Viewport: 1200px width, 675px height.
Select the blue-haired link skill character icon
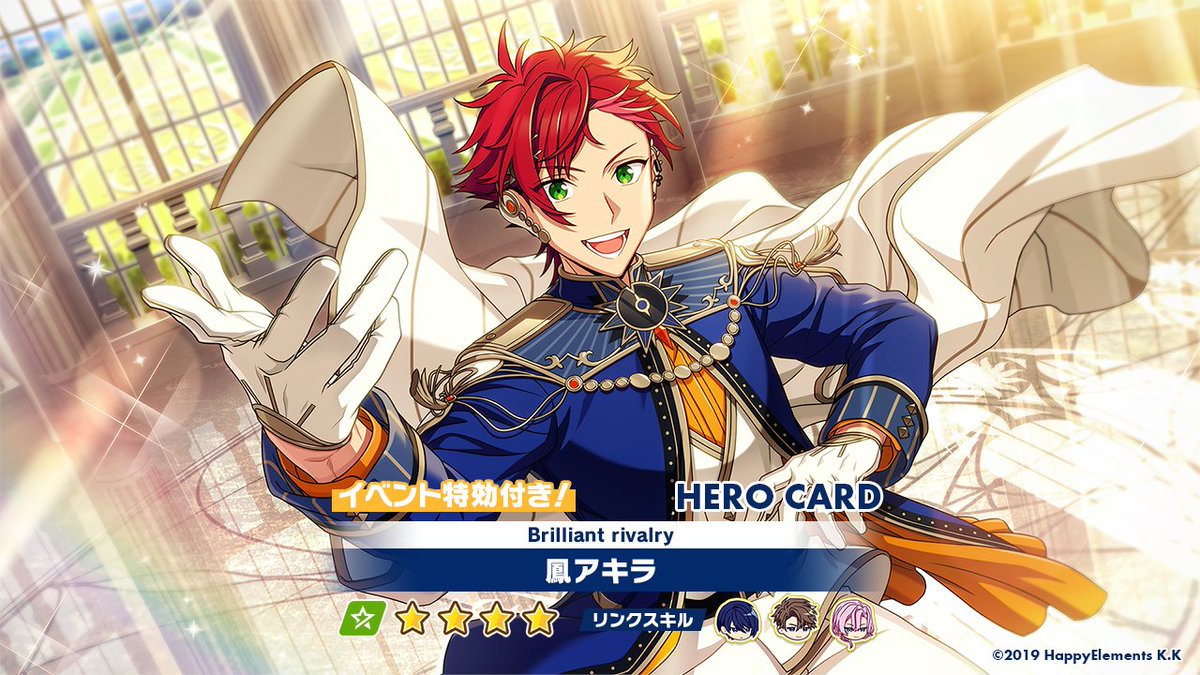click(x=736, y=620)
